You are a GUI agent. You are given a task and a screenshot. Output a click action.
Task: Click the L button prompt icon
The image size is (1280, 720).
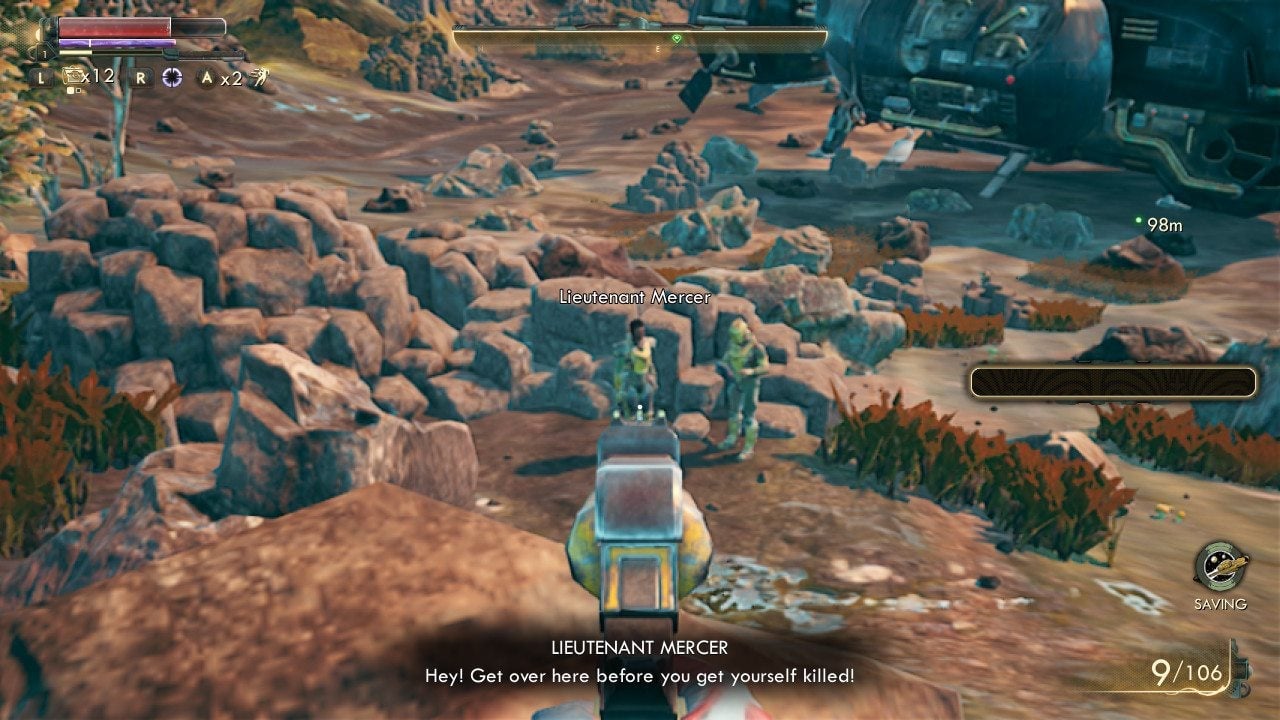tap(42, 77)
